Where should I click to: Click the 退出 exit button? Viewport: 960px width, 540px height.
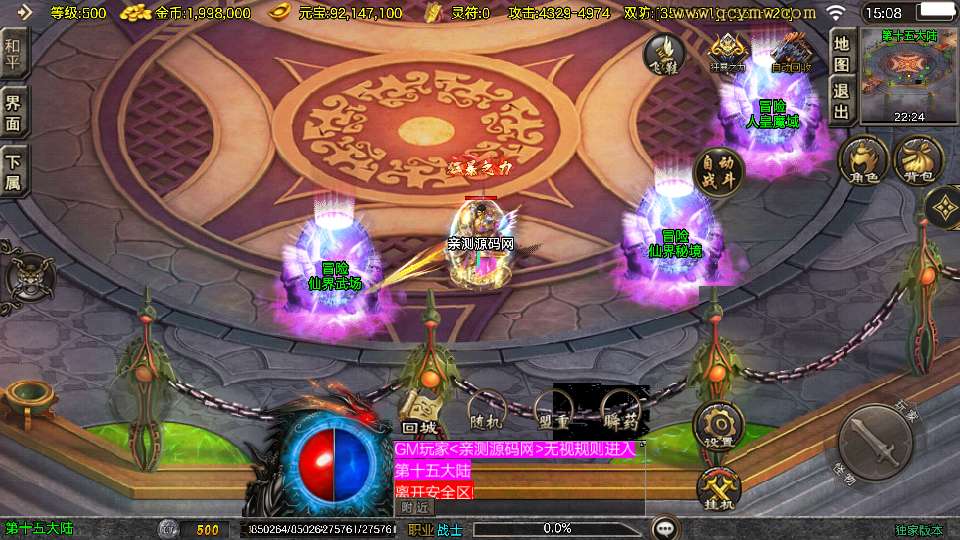click(841, 98)
